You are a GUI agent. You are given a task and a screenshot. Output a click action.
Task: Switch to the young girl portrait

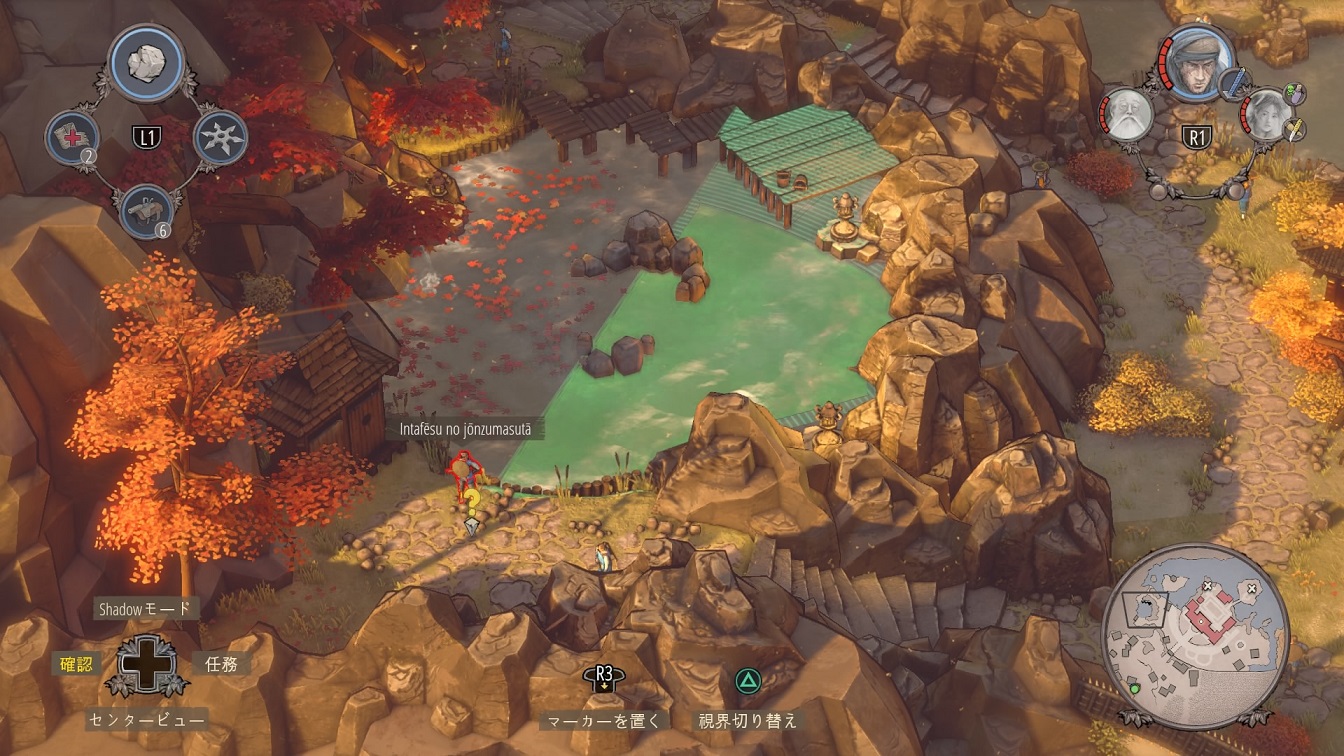point(1267,116)
